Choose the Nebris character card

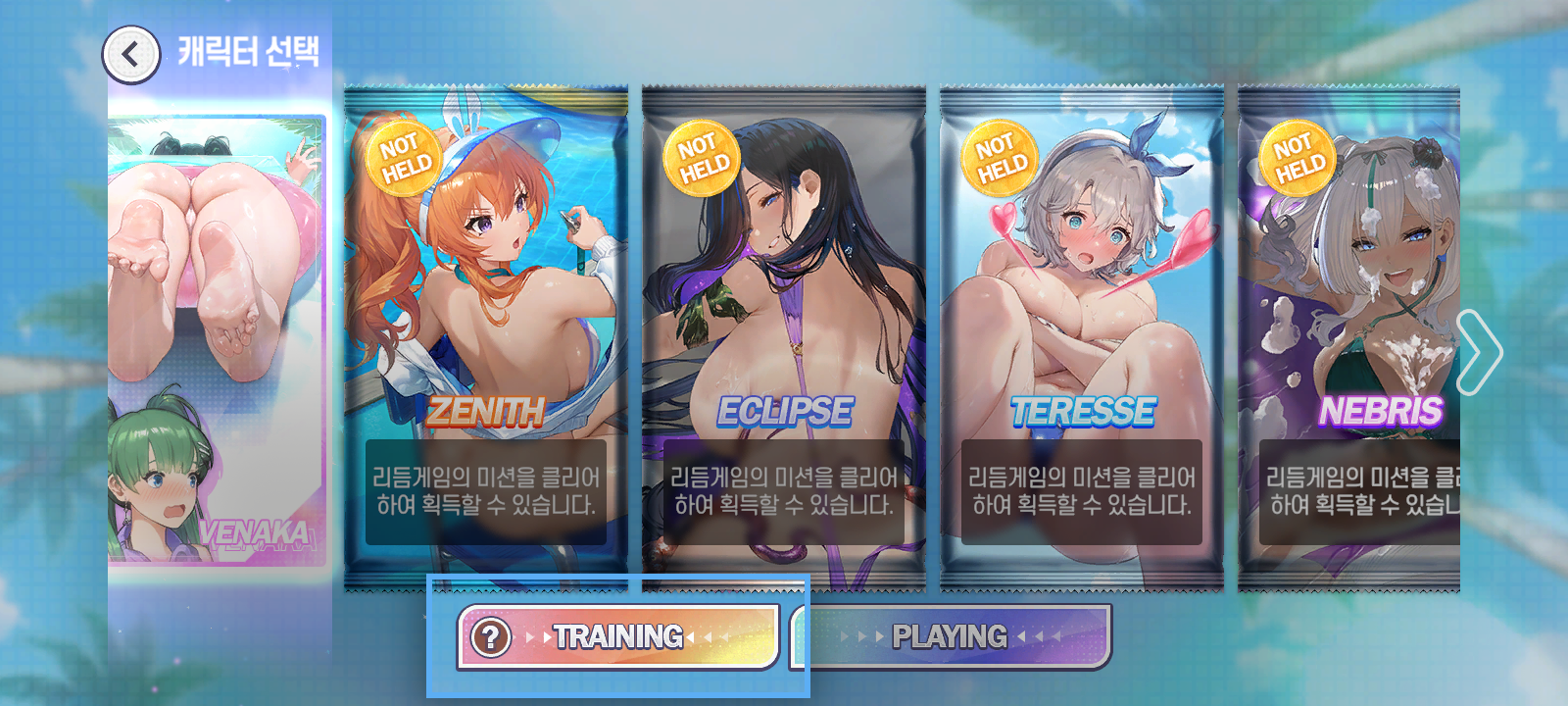(x=1348, y=338)
